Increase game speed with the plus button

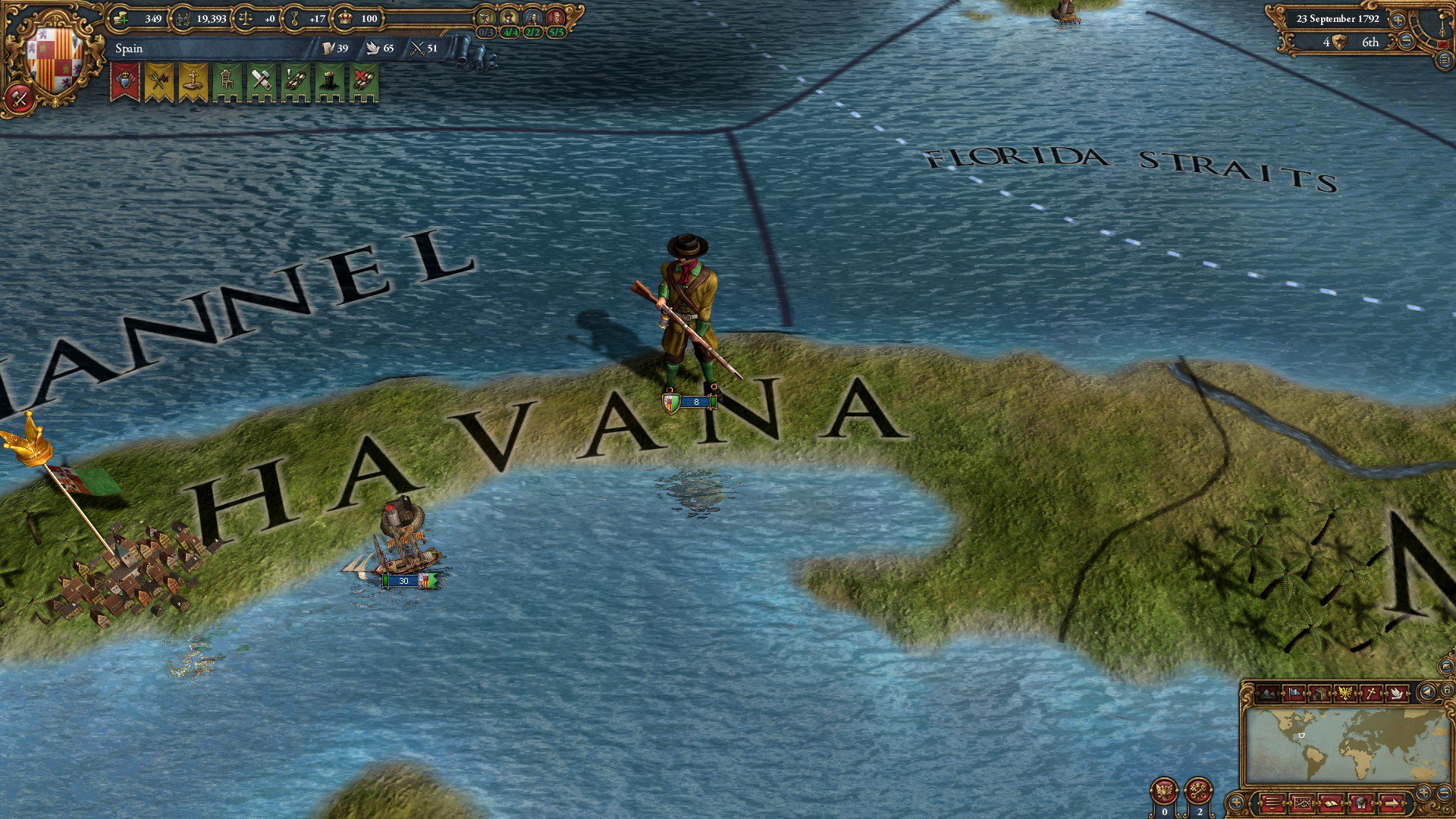tap(1397, 20)
